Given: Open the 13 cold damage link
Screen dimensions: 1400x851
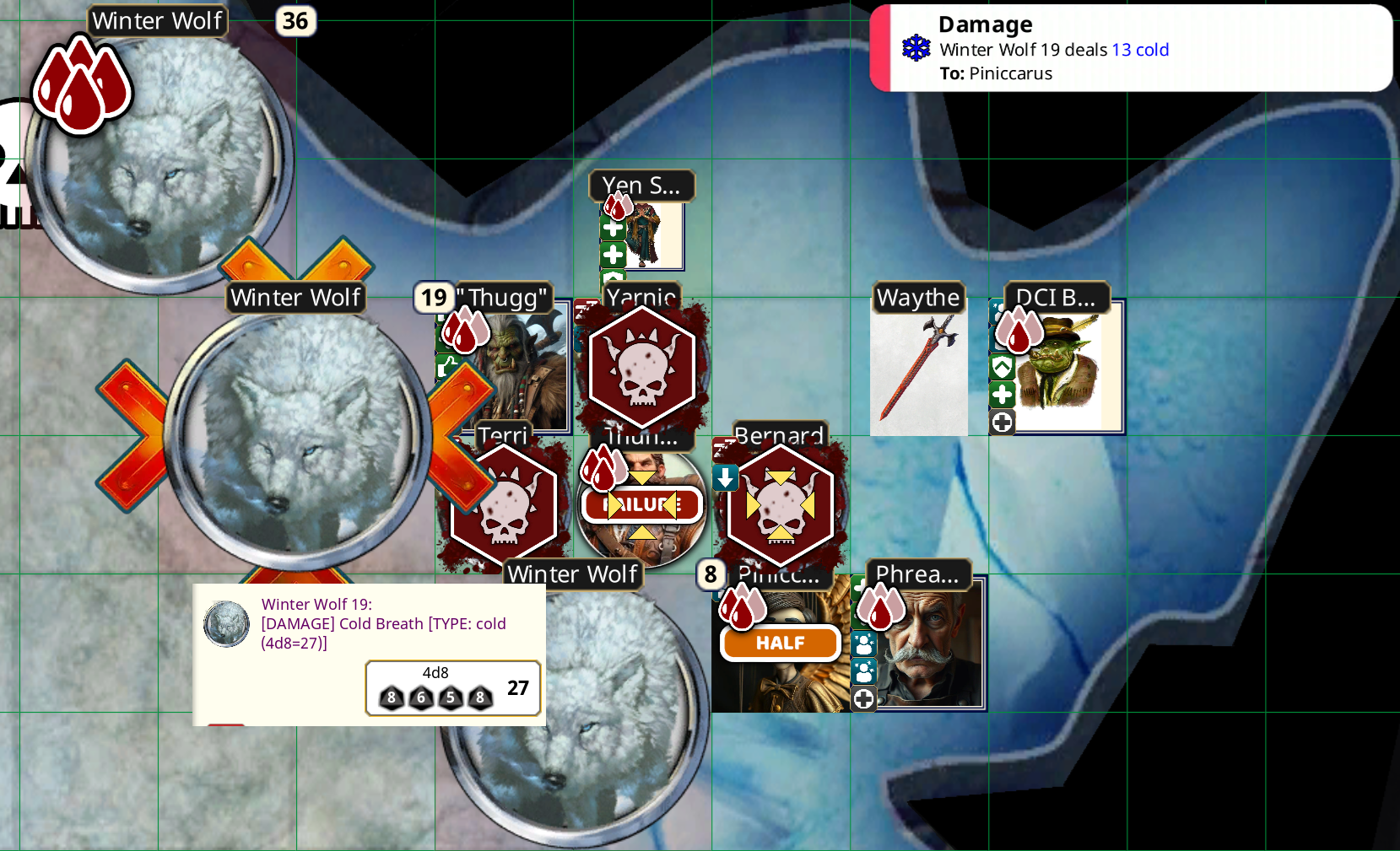Looking at the screenshot, I should 1140,50.
